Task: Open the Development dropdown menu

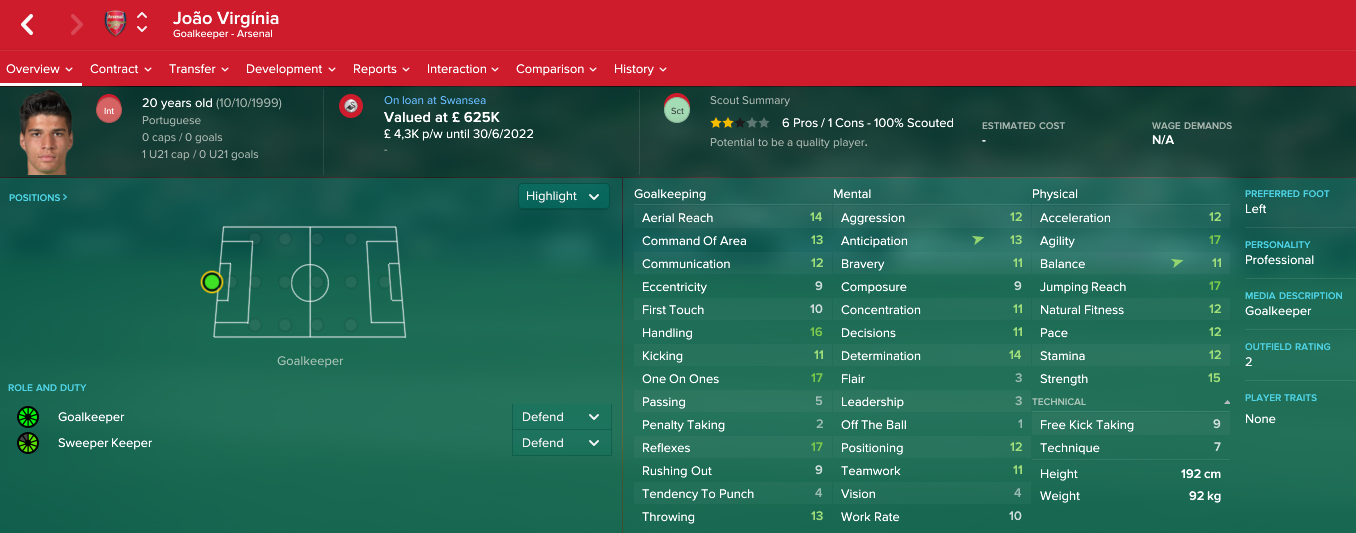Action: (x=291, y=69)
